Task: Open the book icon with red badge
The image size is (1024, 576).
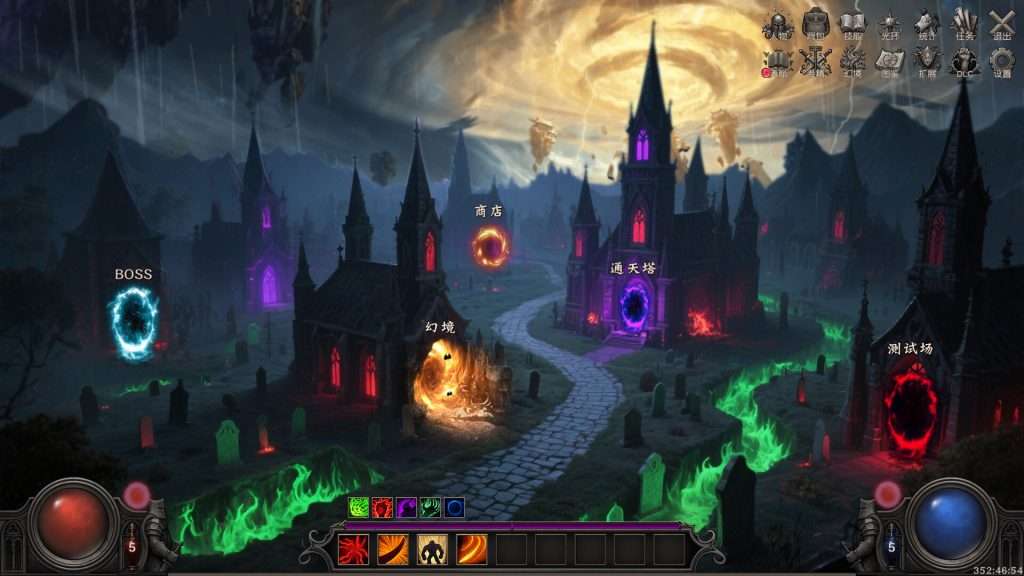Action: (778, 62)
